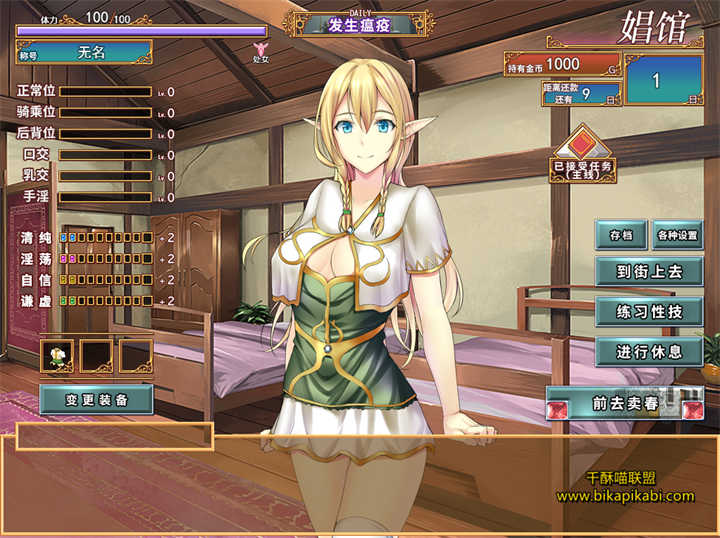
Task: Open the 已接受任务 quest tracker
Action: (x=583, y=155)
